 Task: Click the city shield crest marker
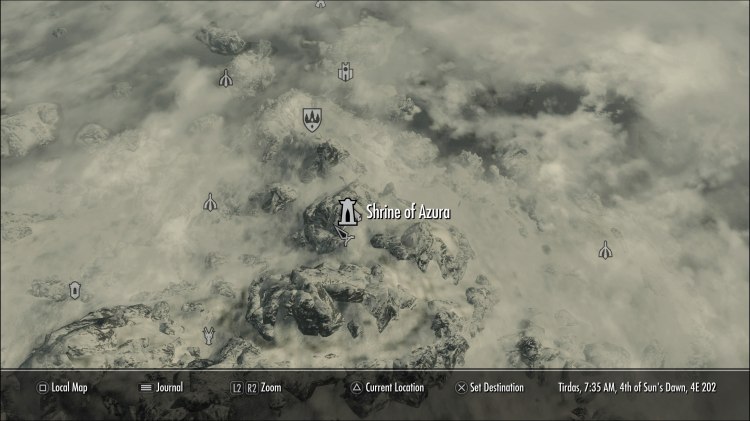(x=311, y=120)
